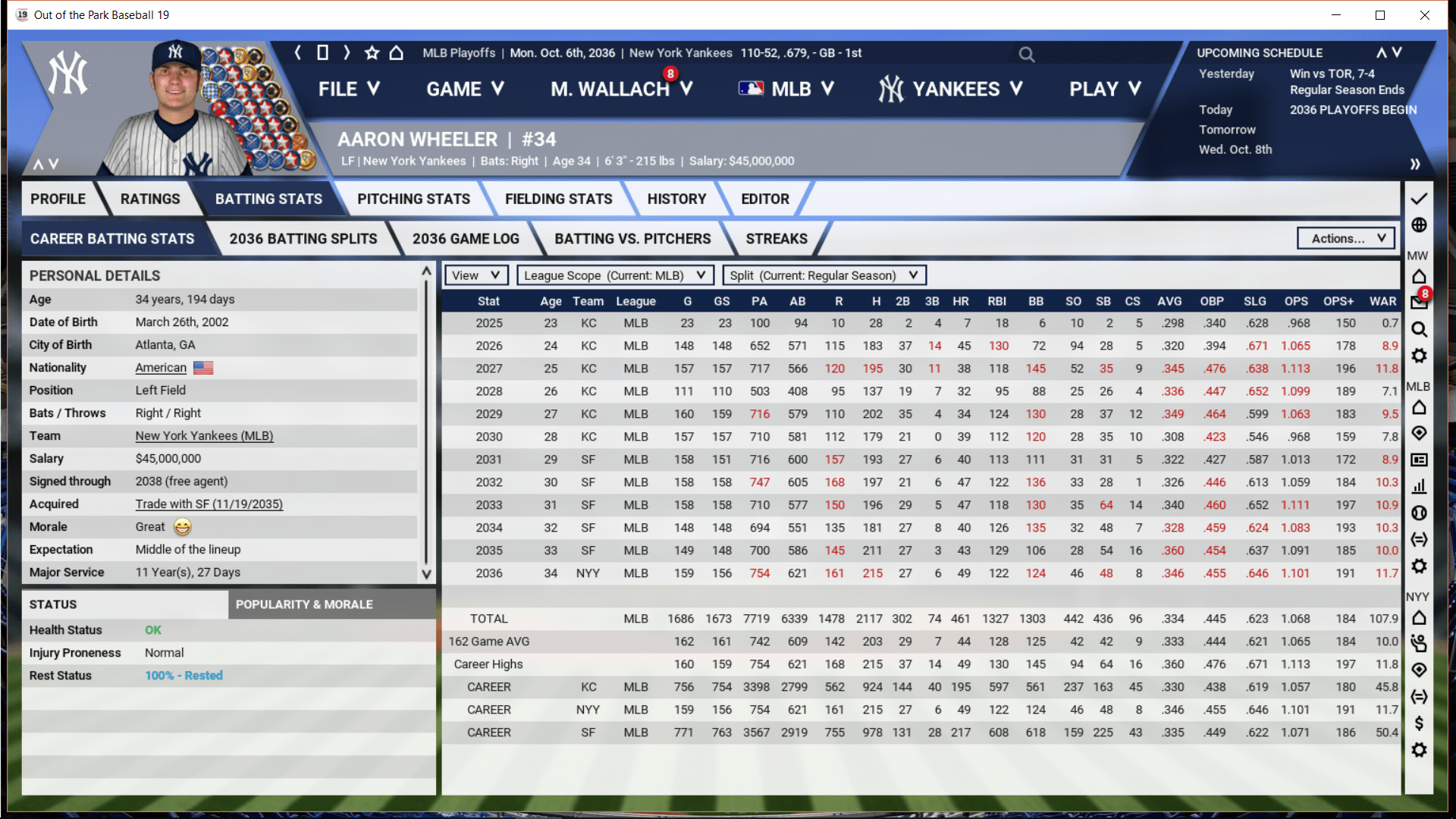Open search with the magnifying glass icon
This screenshot has height=819, width=1456.
coord(1026,54)
